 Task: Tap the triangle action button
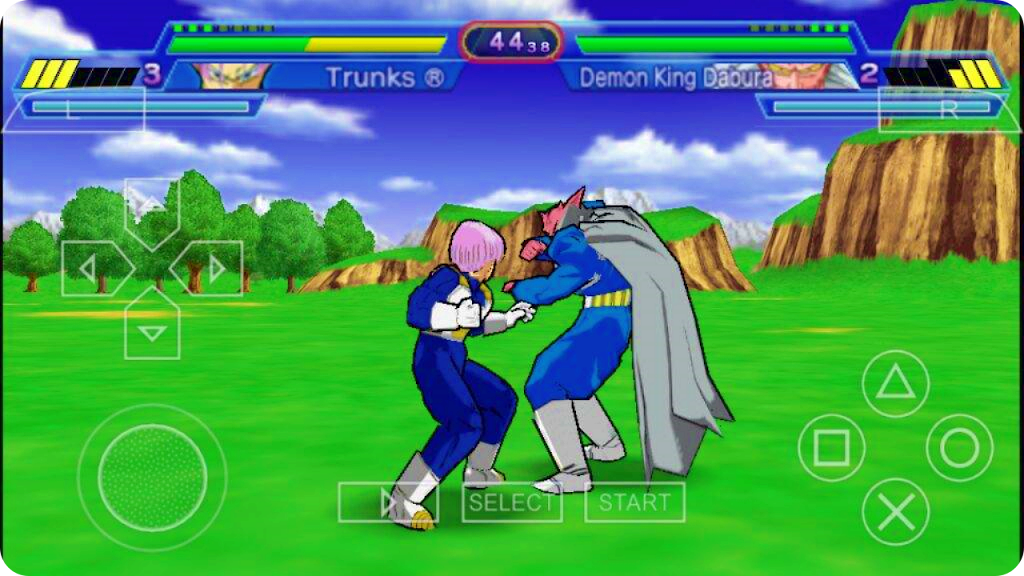(x=895, y=384)
